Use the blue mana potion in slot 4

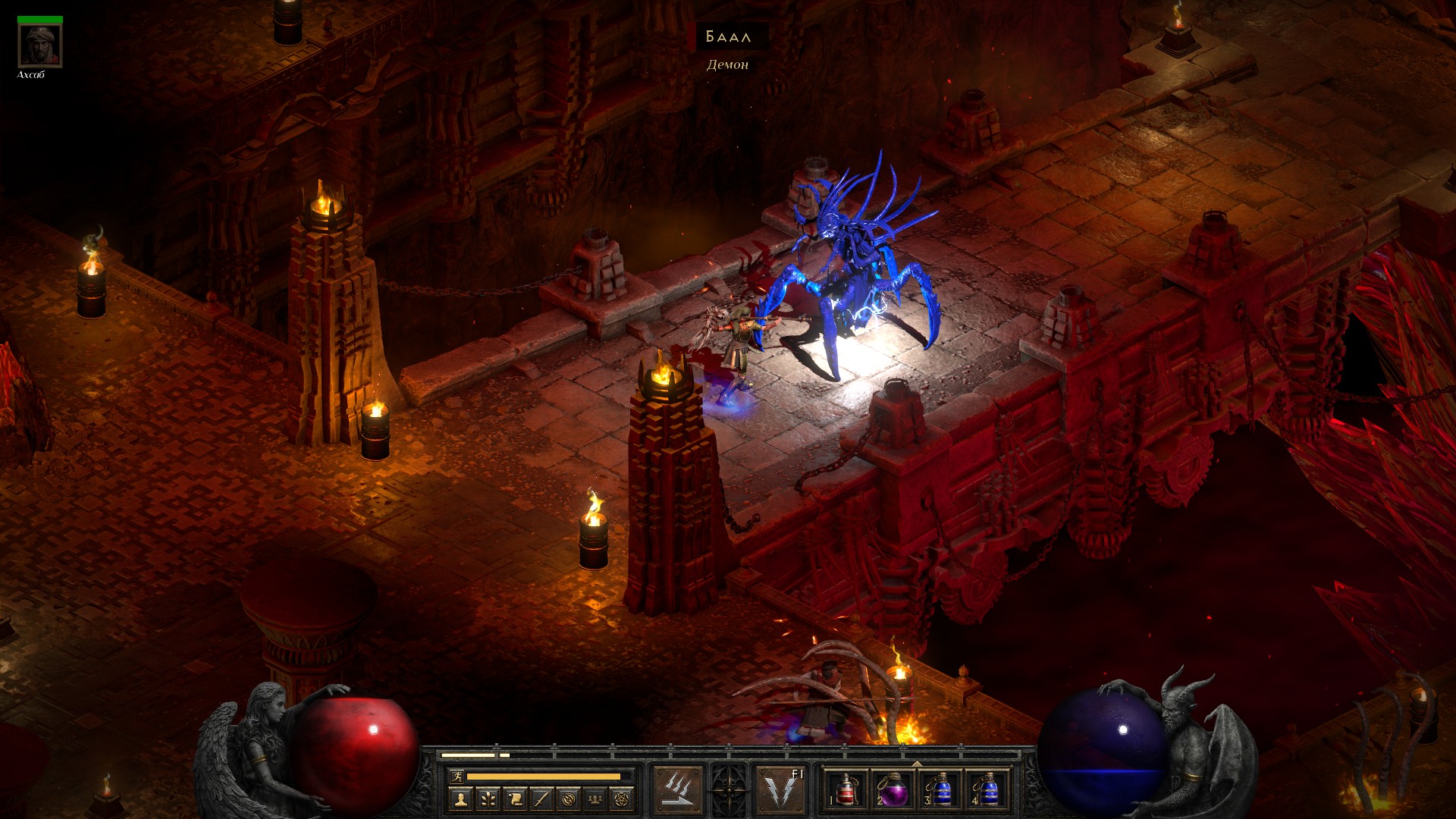pyautogui.click(x=987, y=790)
